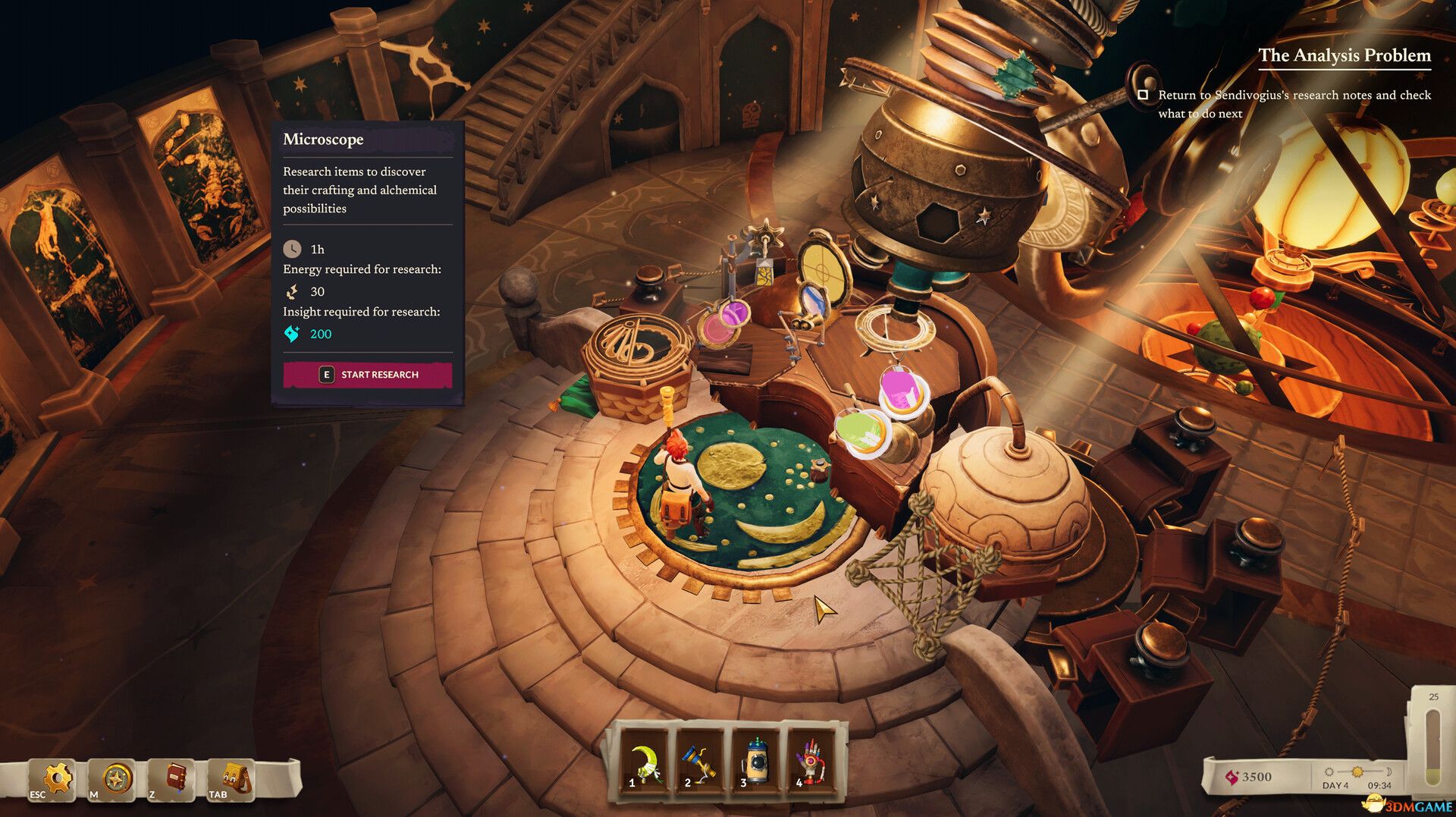Click the energy bolt icon showing 30

point(293,291)
